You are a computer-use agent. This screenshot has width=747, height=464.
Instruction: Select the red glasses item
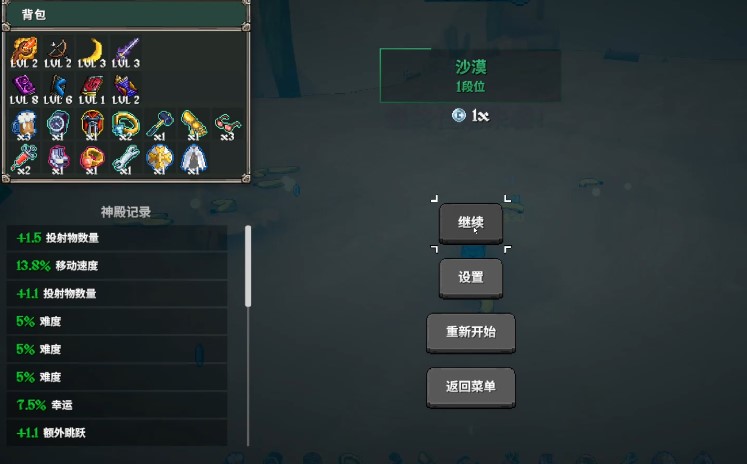click(227, 125)
